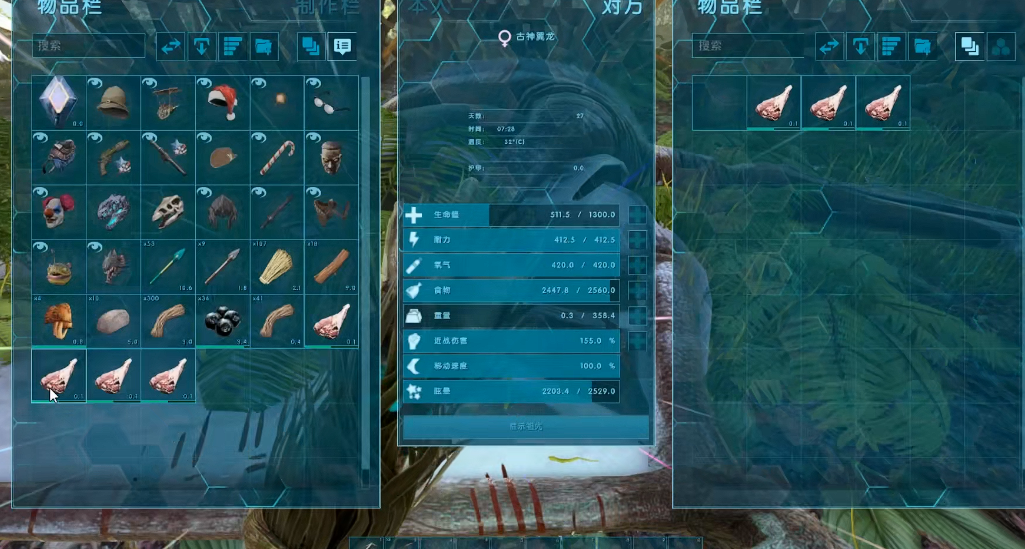
Task: Select the safari hat slot
Action: (113, 102)
